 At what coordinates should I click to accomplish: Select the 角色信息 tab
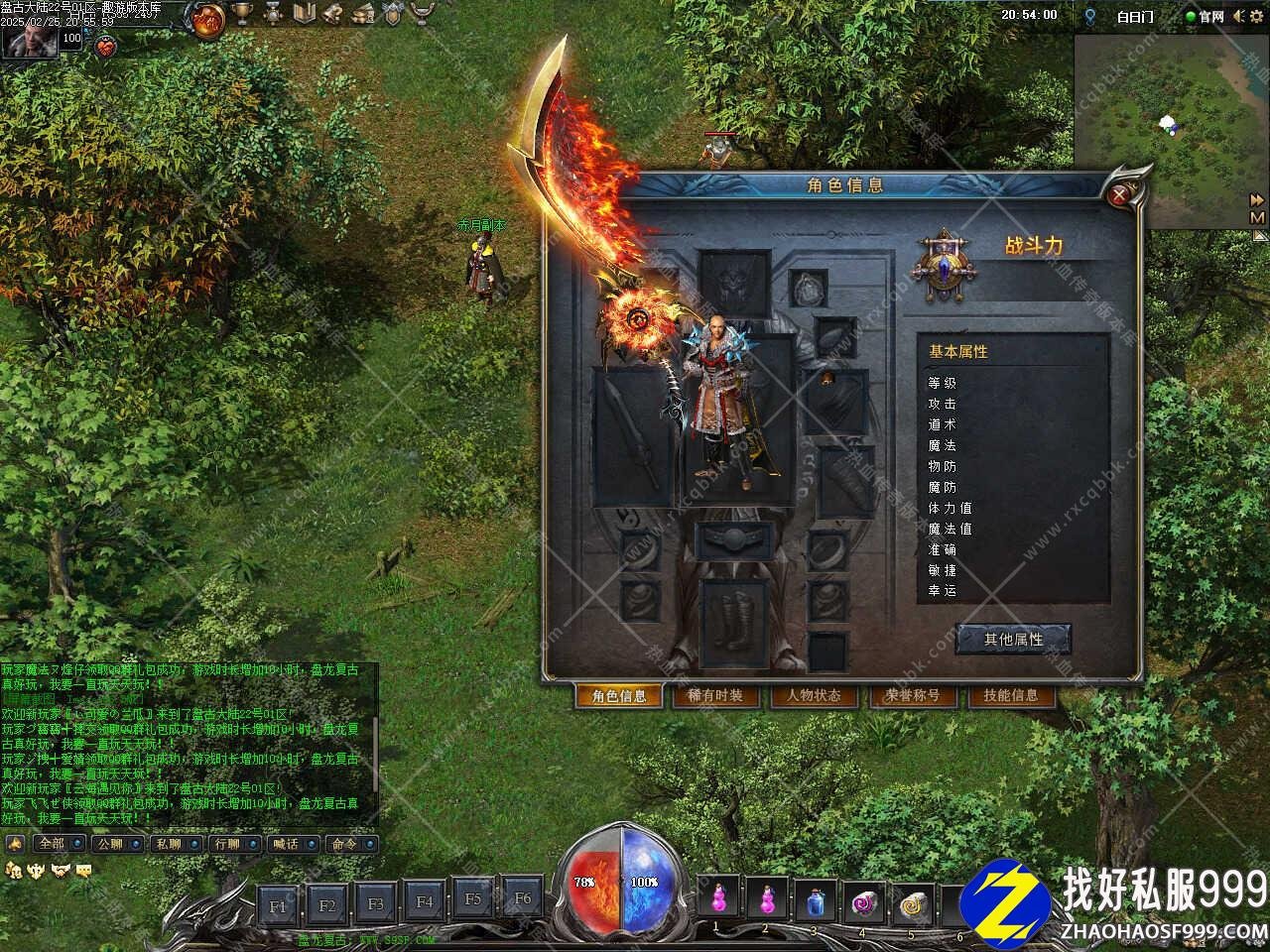click(x=619, y=696)
